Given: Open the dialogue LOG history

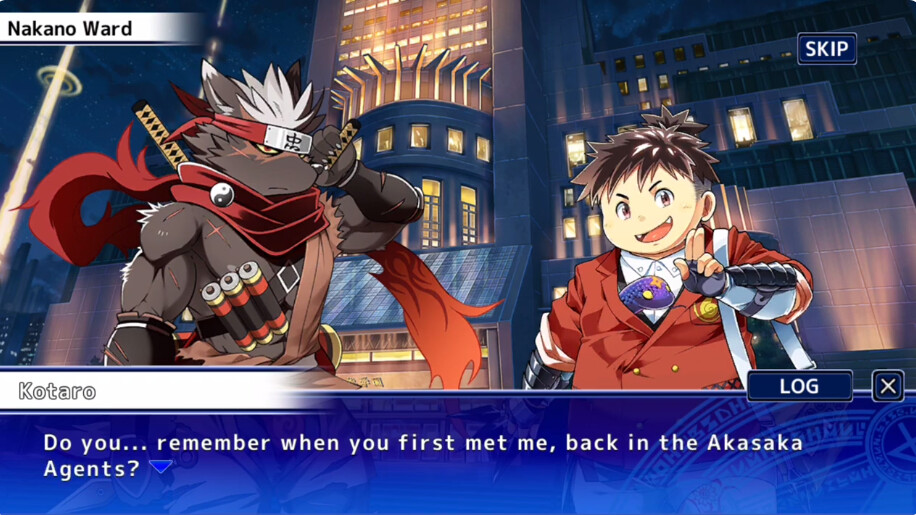Looking at the screenshot, I should [x=799, y=386].
